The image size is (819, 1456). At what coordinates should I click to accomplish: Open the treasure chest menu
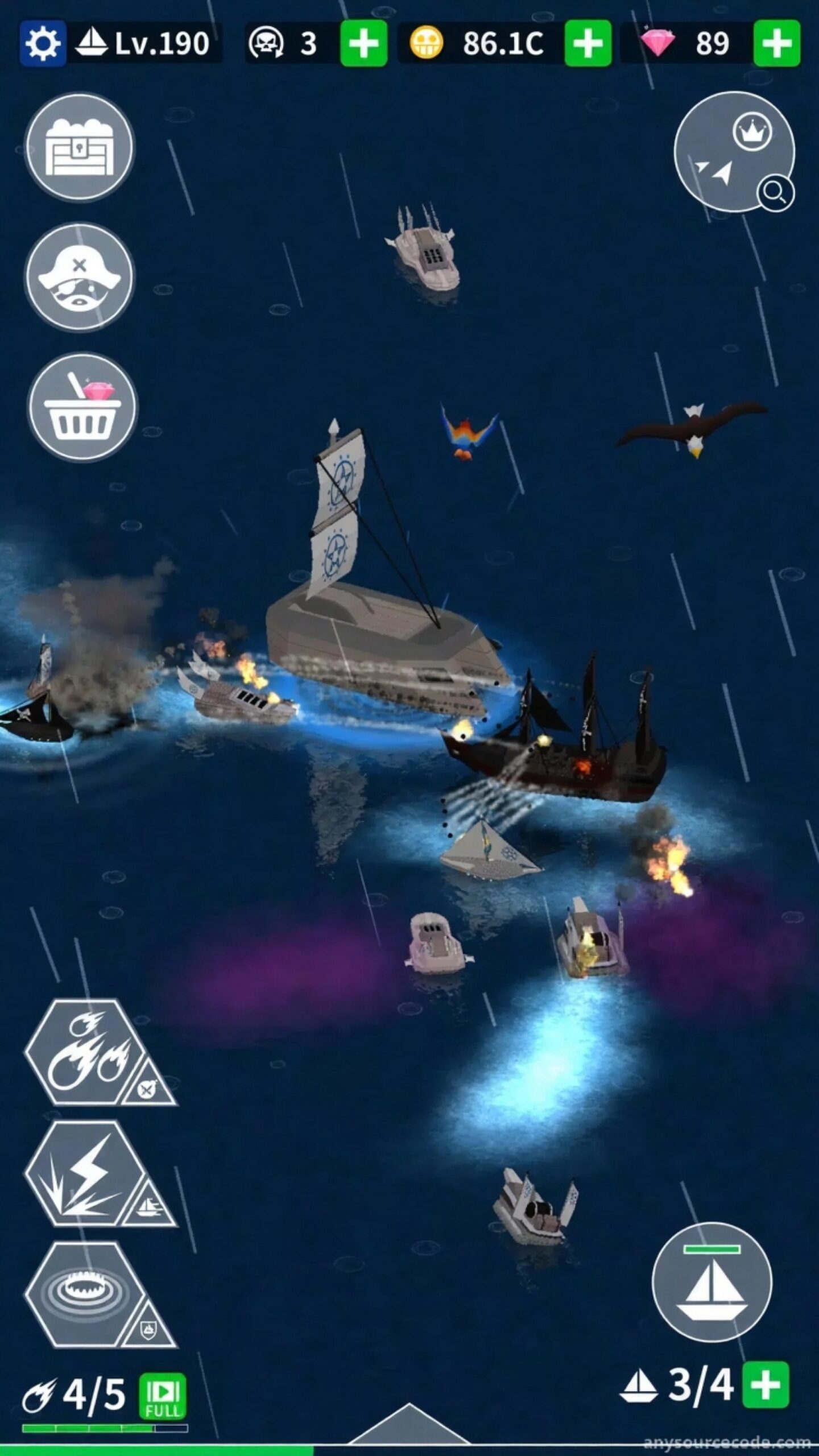click(80, 147)
